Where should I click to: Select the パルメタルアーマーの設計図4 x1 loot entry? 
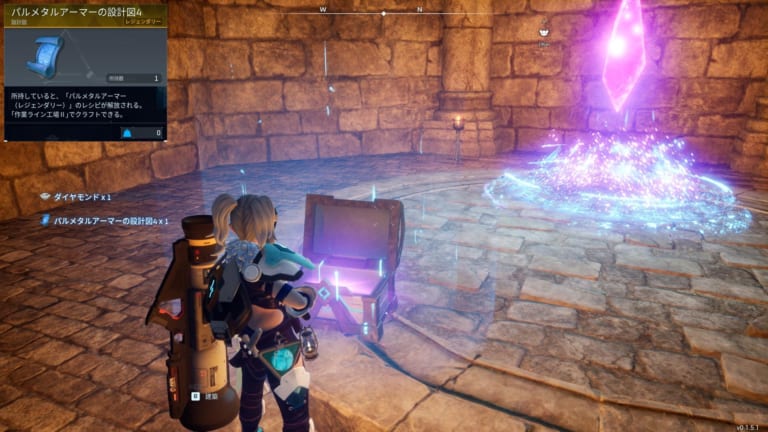110,220
